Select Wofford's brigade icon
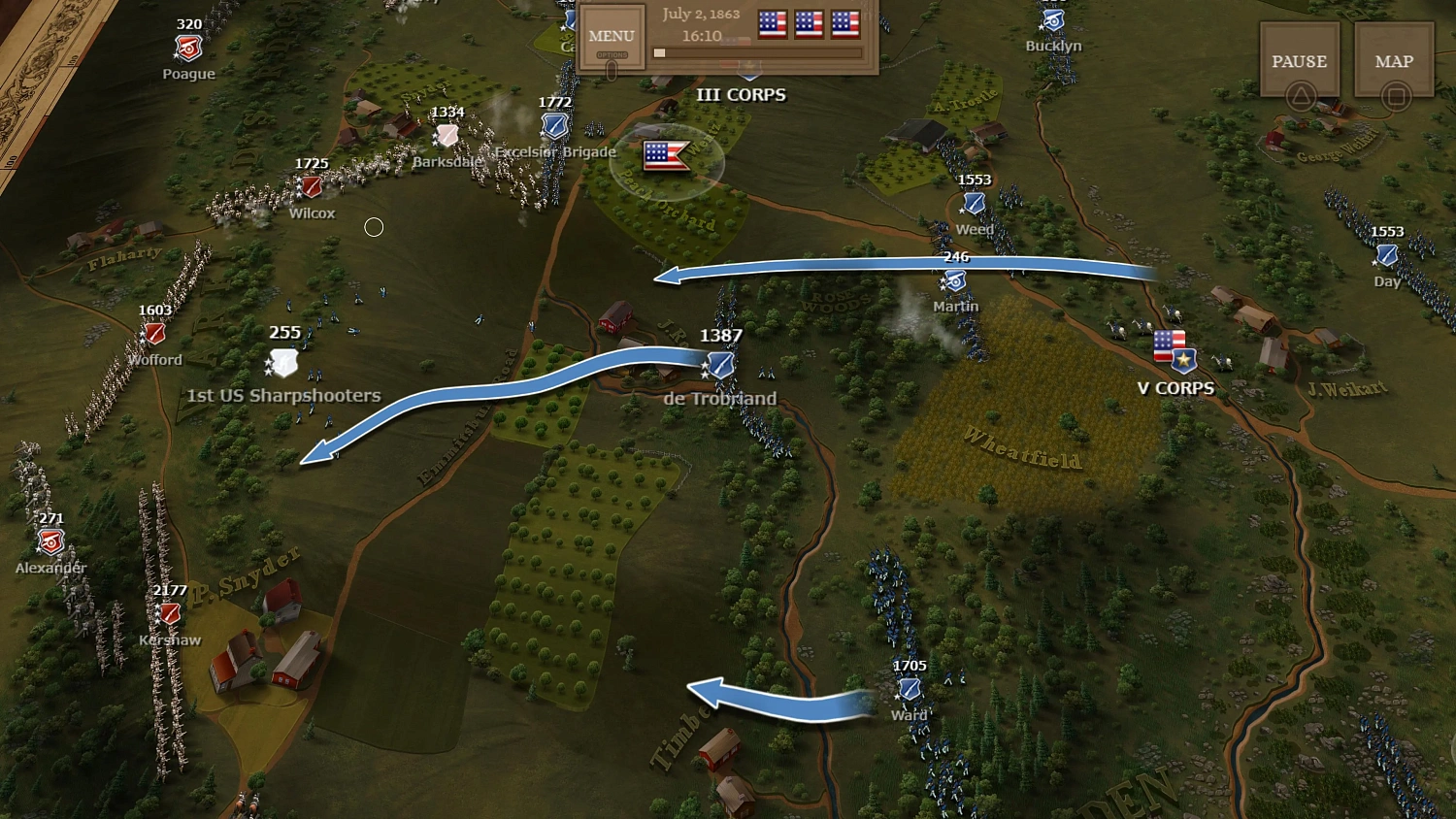1456x819 pixels. click(153, 334)
